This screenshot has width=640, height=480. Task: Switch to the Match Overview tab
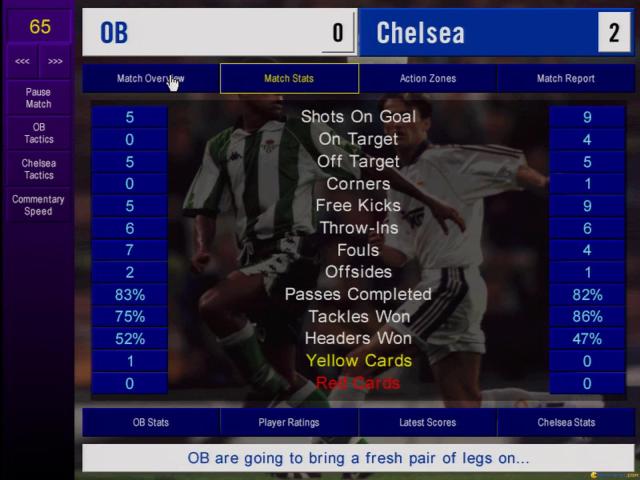(x=151, y=78)
